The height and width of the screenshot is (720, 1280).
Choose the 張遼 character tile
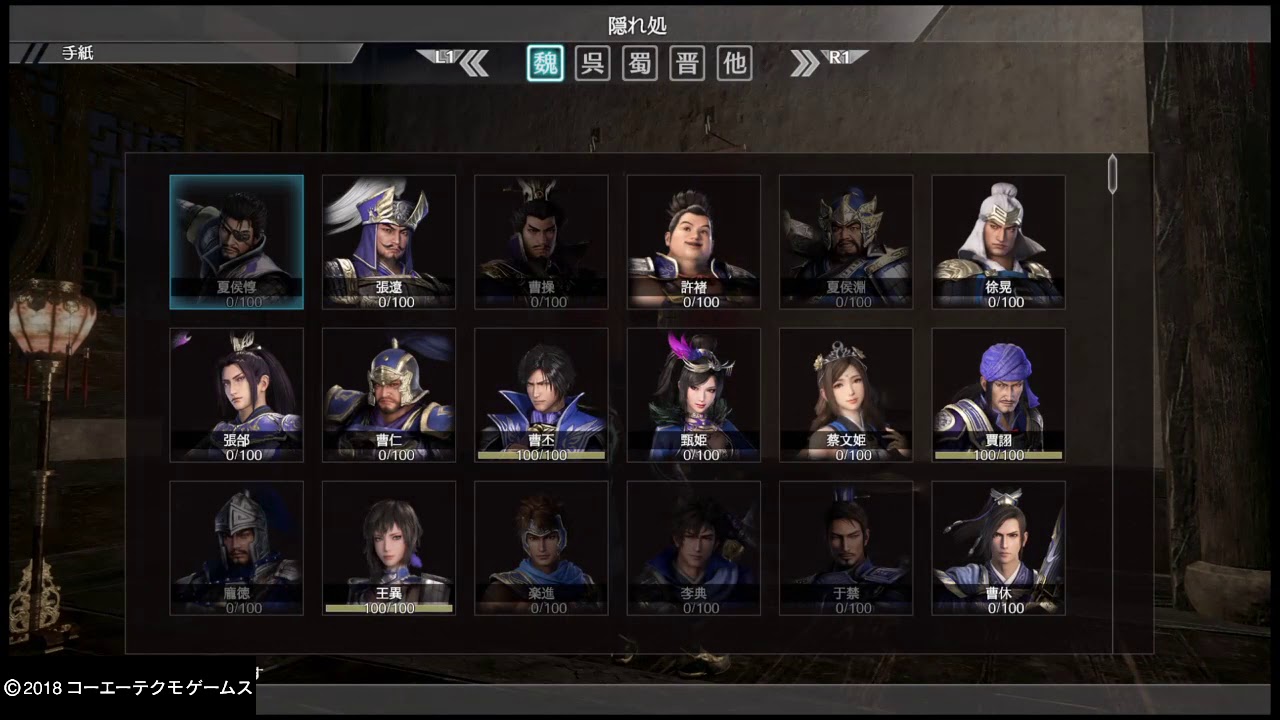coord(389,242)
